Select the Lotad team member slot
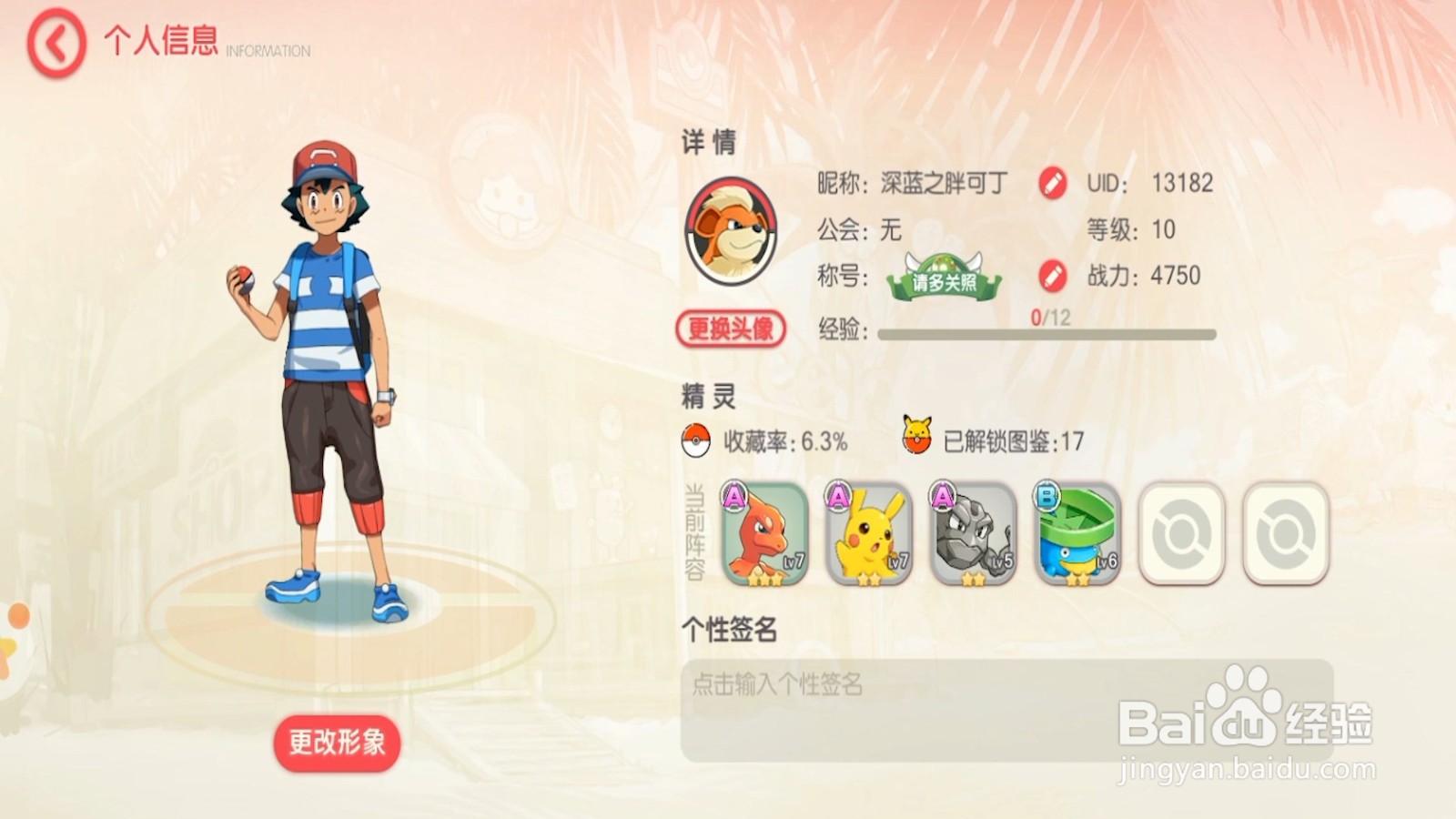 click(1074, 532)
